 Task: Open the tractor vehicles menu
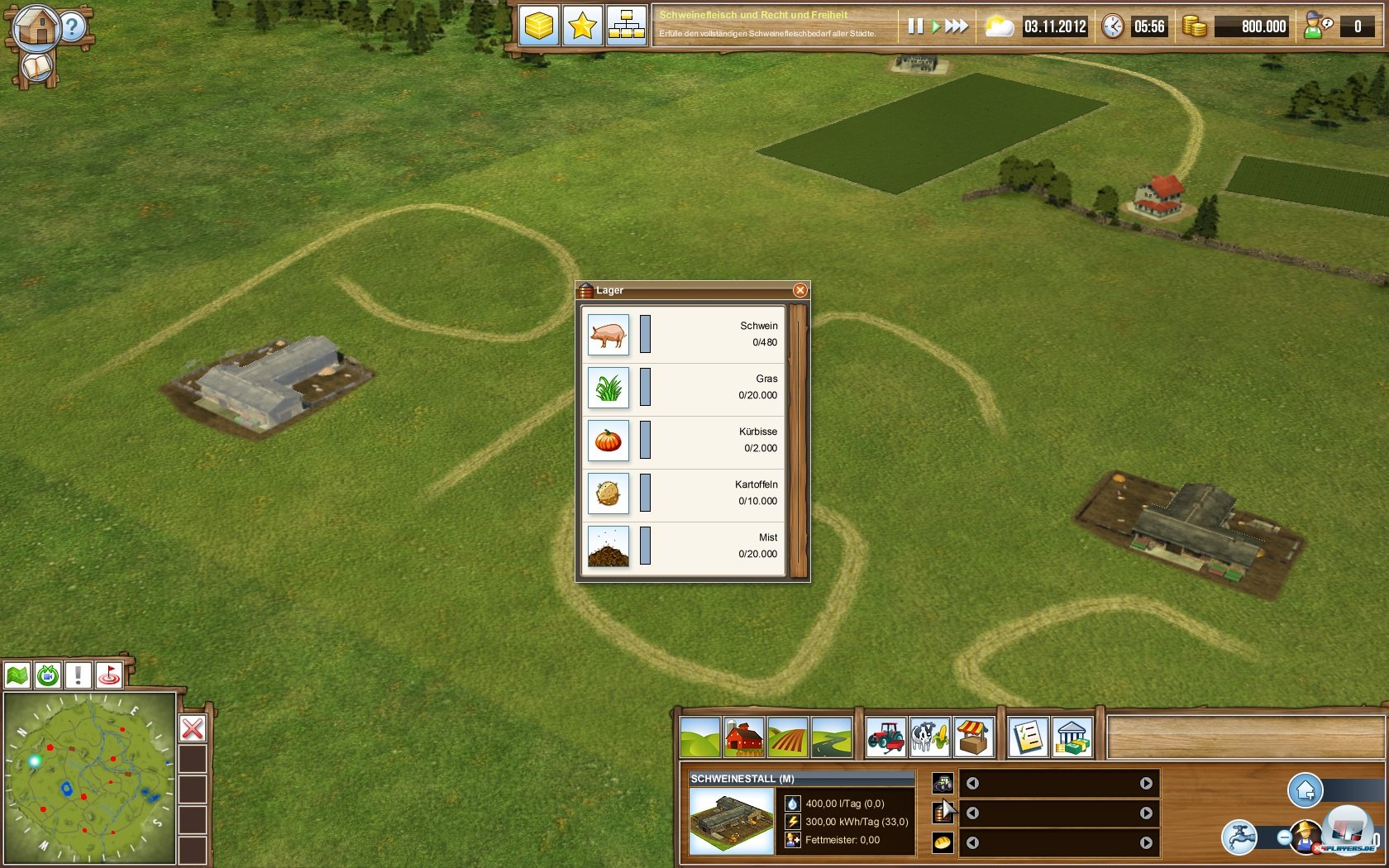coord(886,737)
